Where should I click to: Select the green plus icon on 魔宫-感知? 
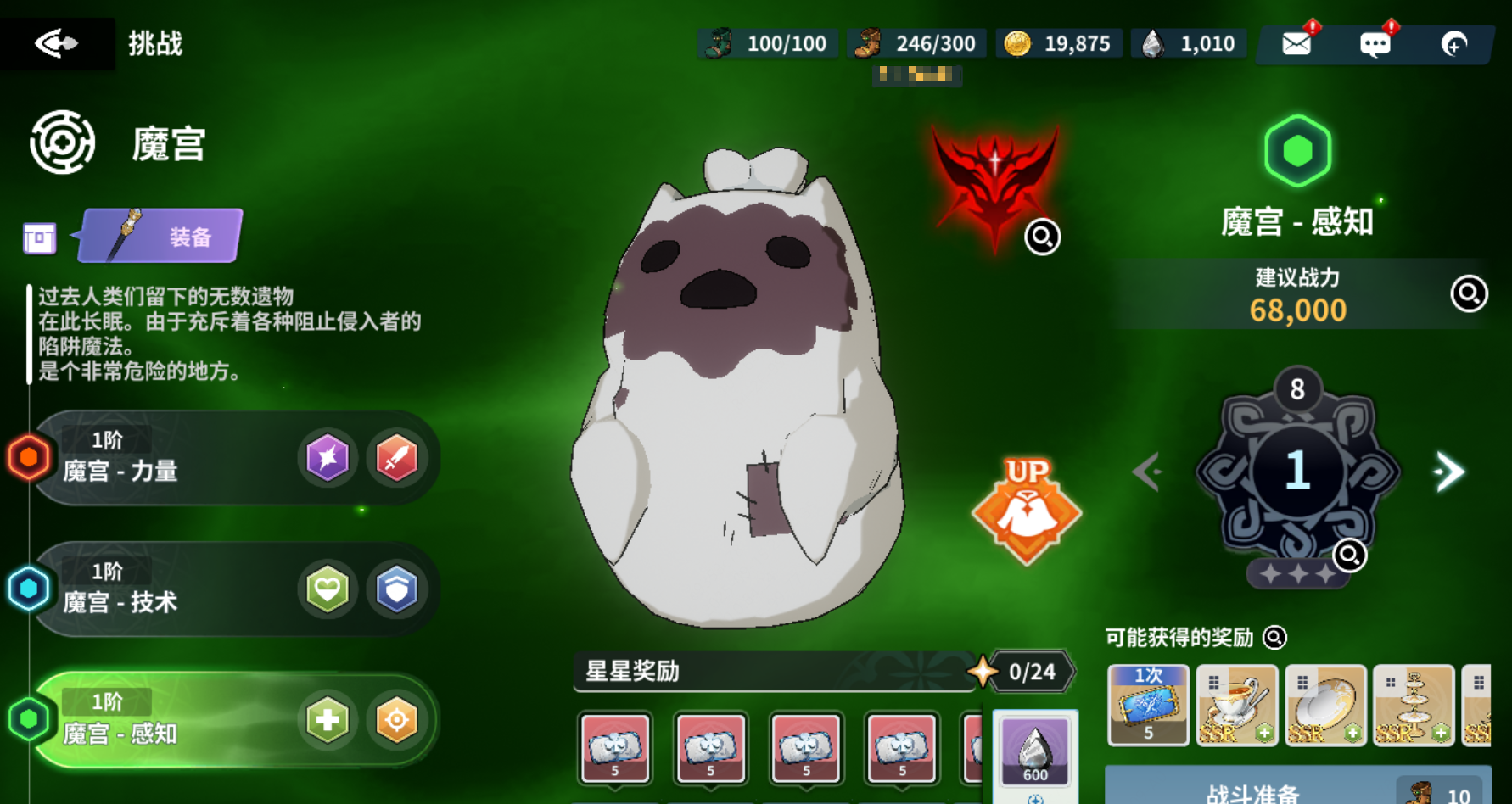328,720
